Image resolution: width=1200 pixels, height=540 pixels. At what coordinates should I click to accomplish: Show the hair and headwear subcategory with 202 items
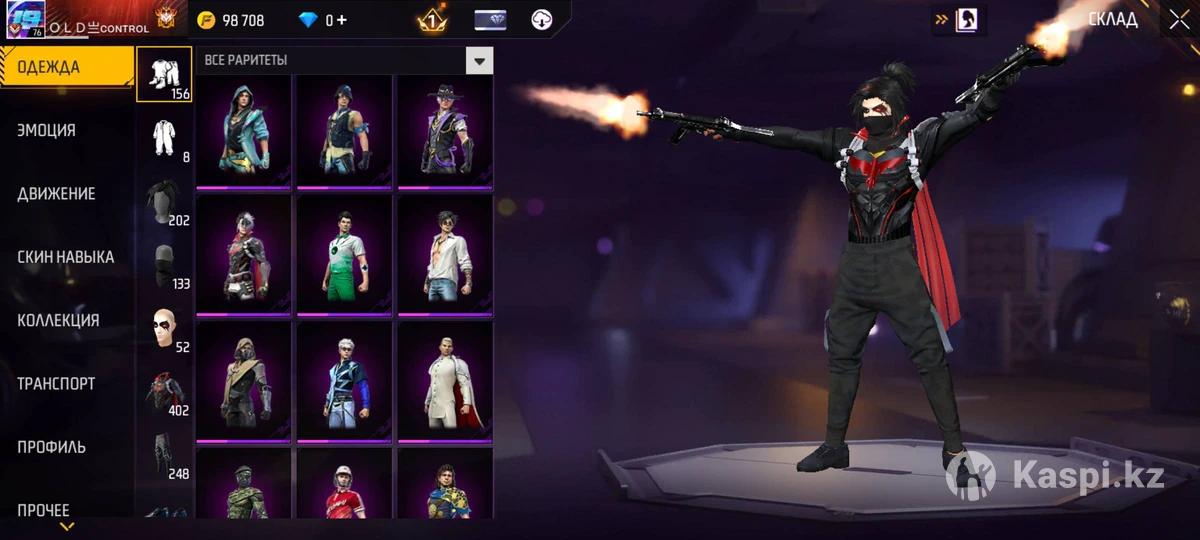click(x=164, y=200)
